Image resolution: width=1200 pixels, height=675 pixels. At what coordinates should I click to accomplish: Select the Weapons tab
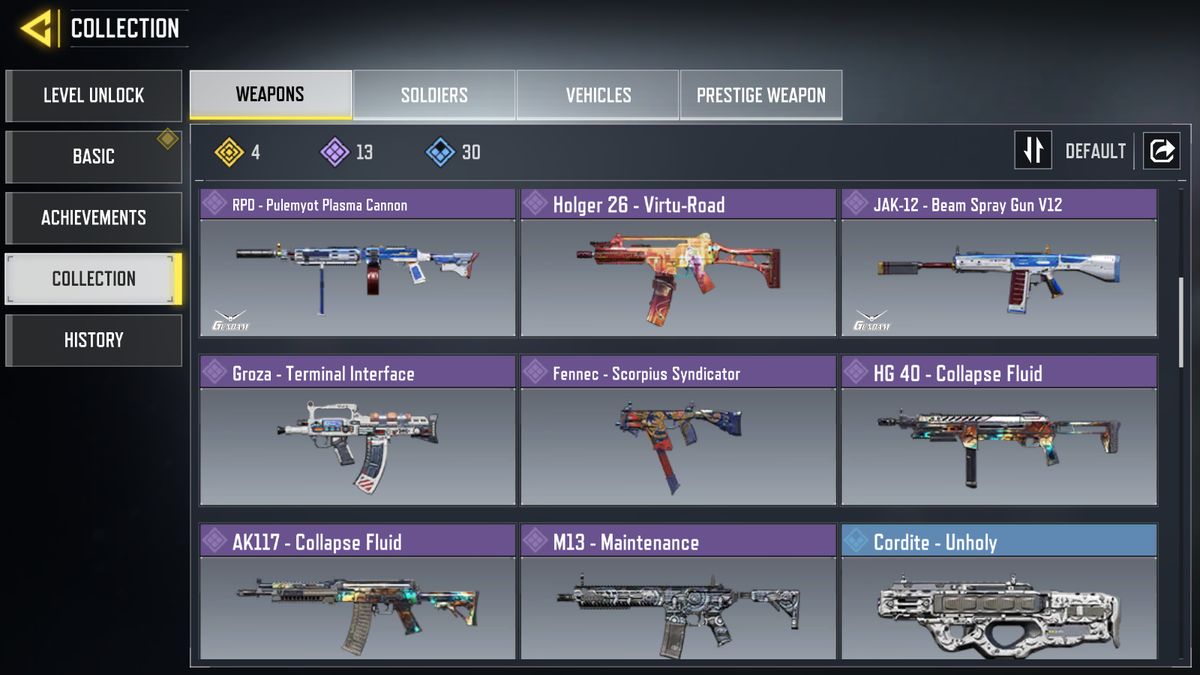(270, 95)
